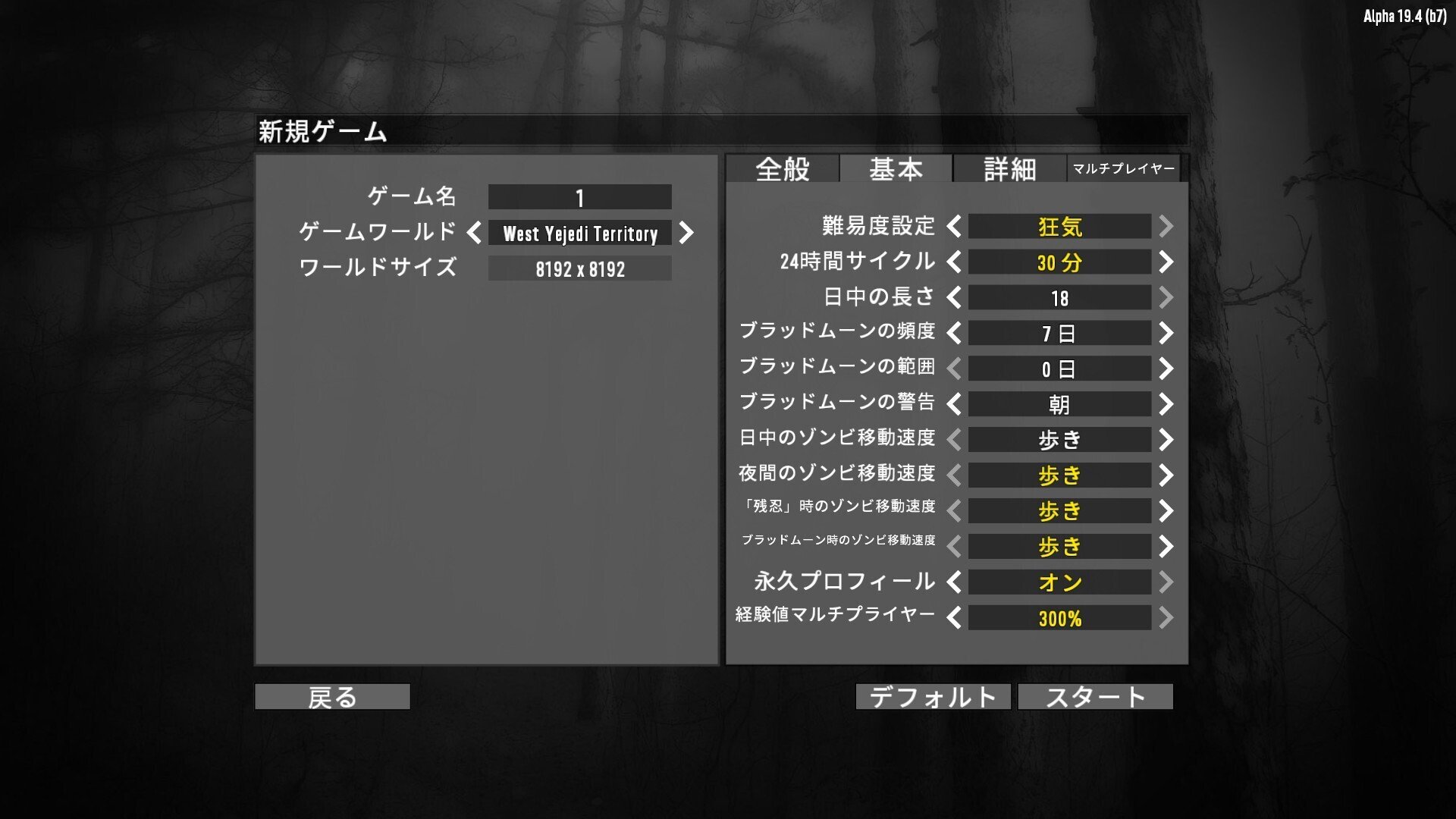Click the previous arrow for ゲームワールド
The height and width of the screenshot is (819, 1456).
[x=474, y=234]
